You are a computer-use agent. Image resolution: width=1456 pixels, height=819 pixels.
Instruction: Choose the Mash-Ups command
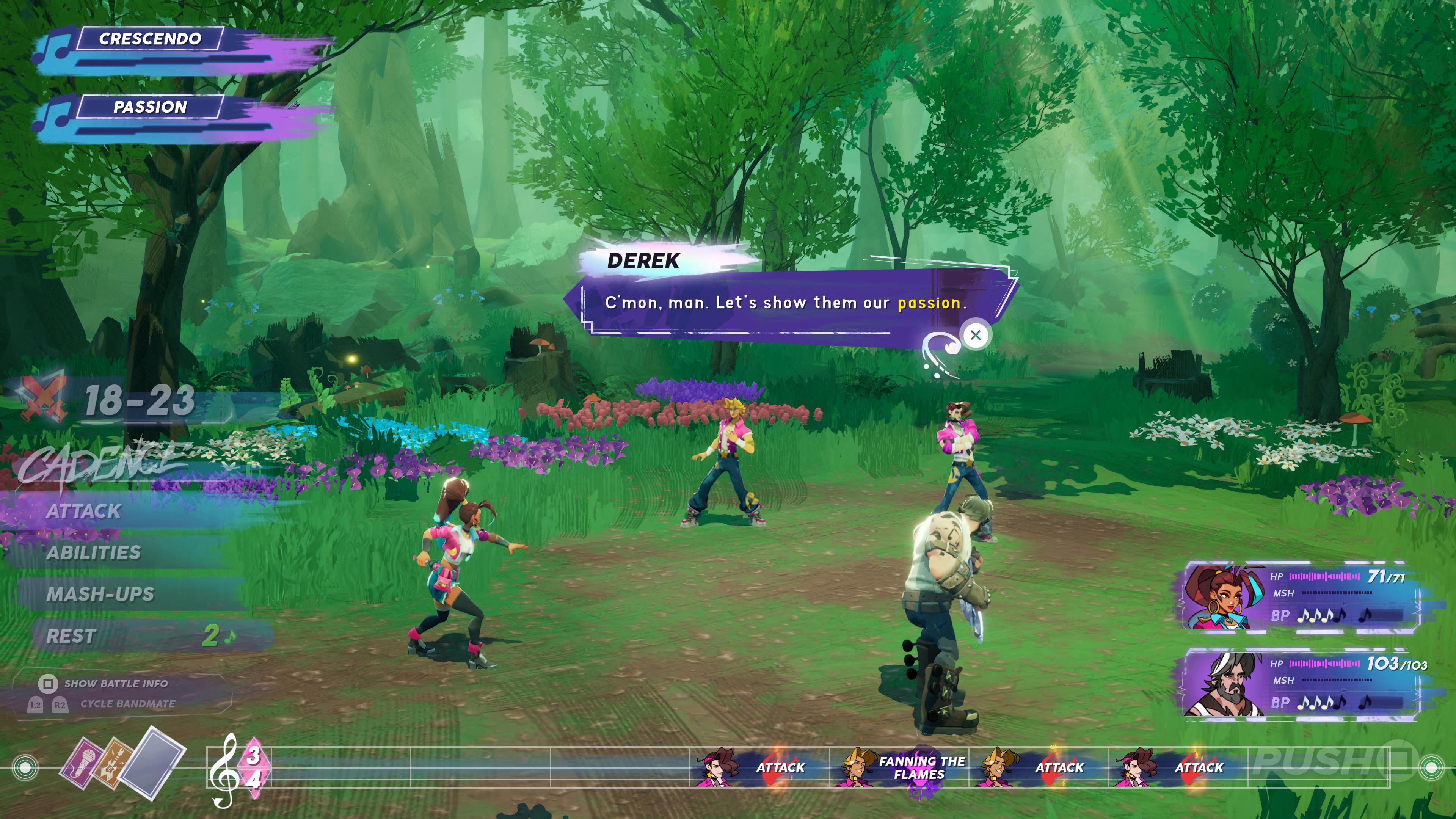pos(100,595)
